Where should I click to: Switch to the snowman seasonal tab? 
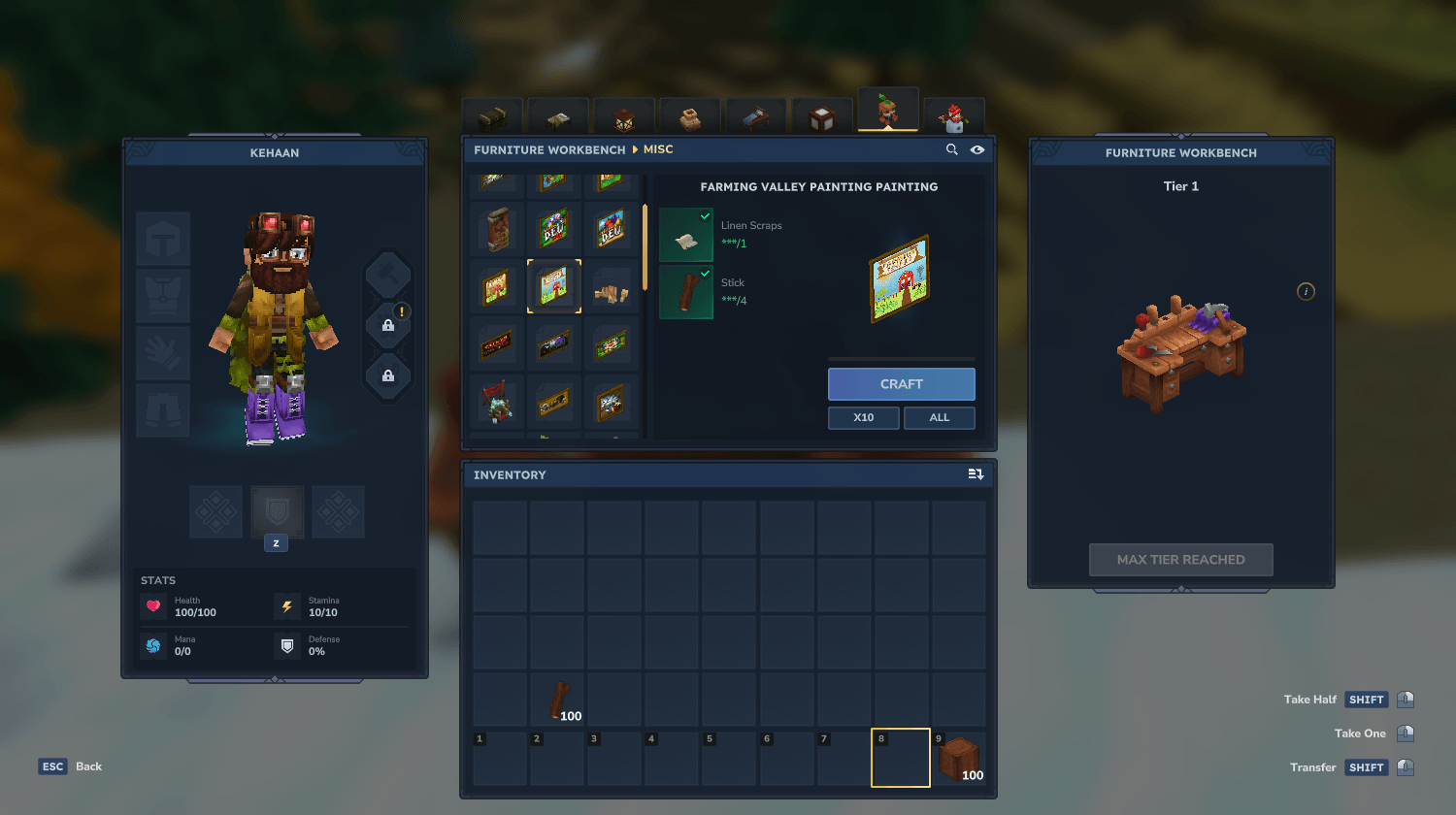pos(953,117)
